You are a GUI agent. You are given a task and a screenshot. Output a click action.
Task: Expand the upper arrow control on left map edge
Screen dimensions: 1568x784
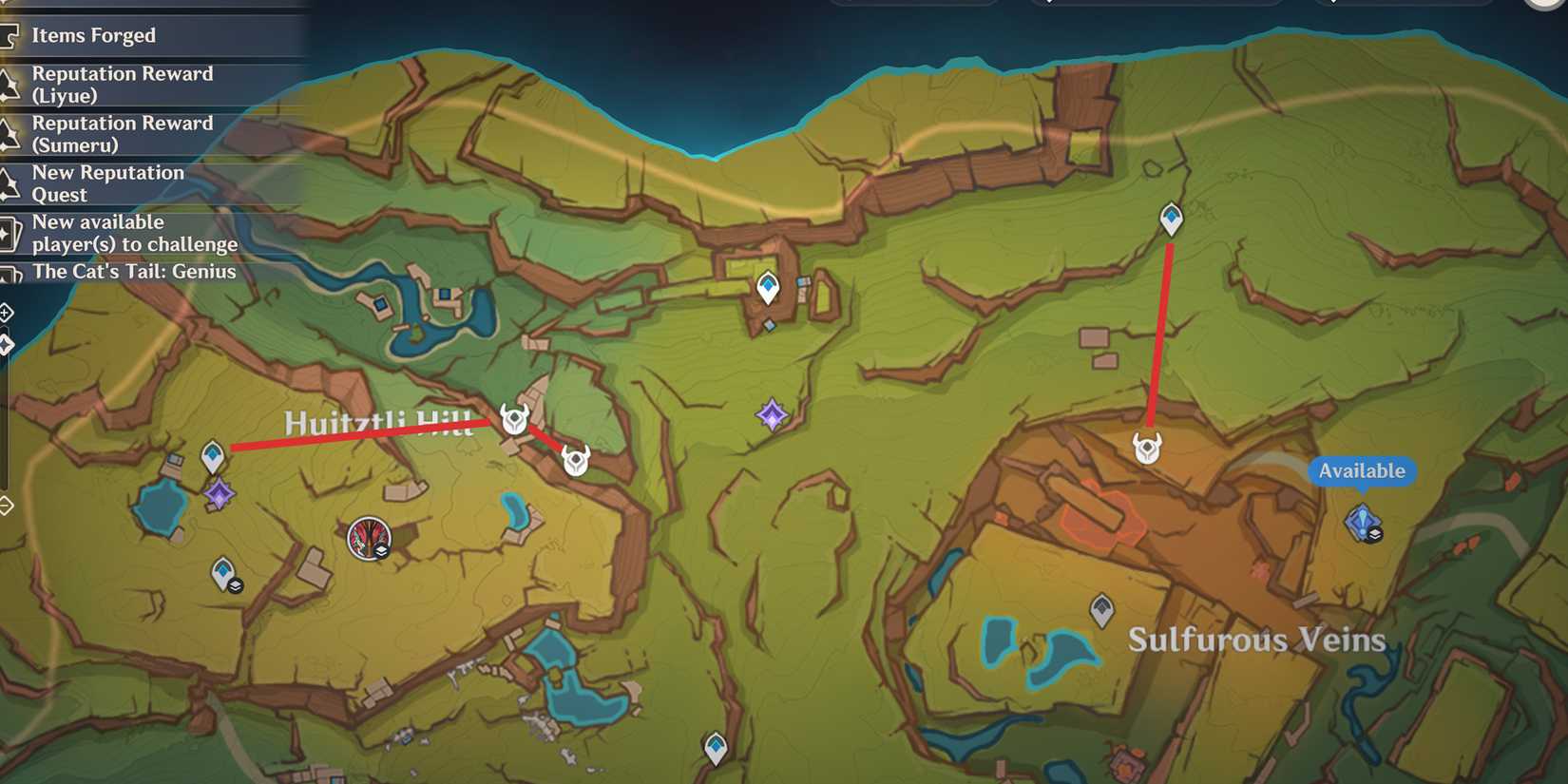pos(5,312)
